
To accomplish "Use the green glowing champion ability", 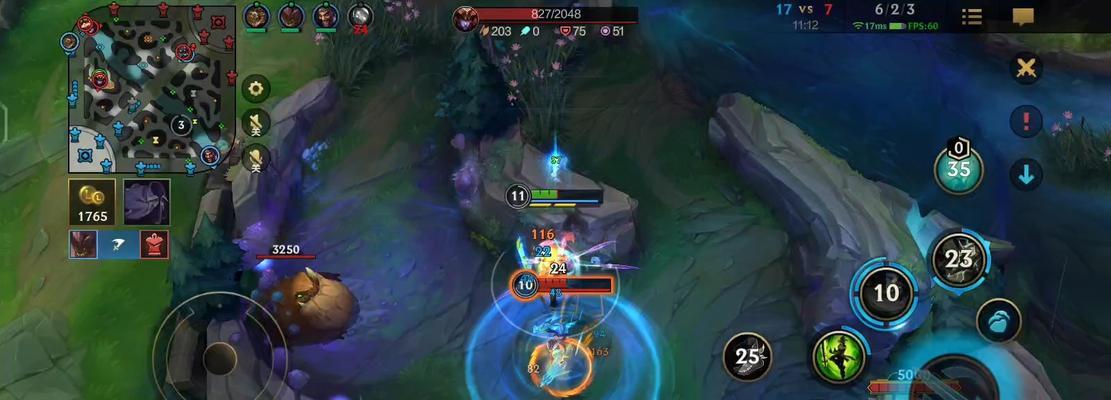I will [x=839, y=357].
